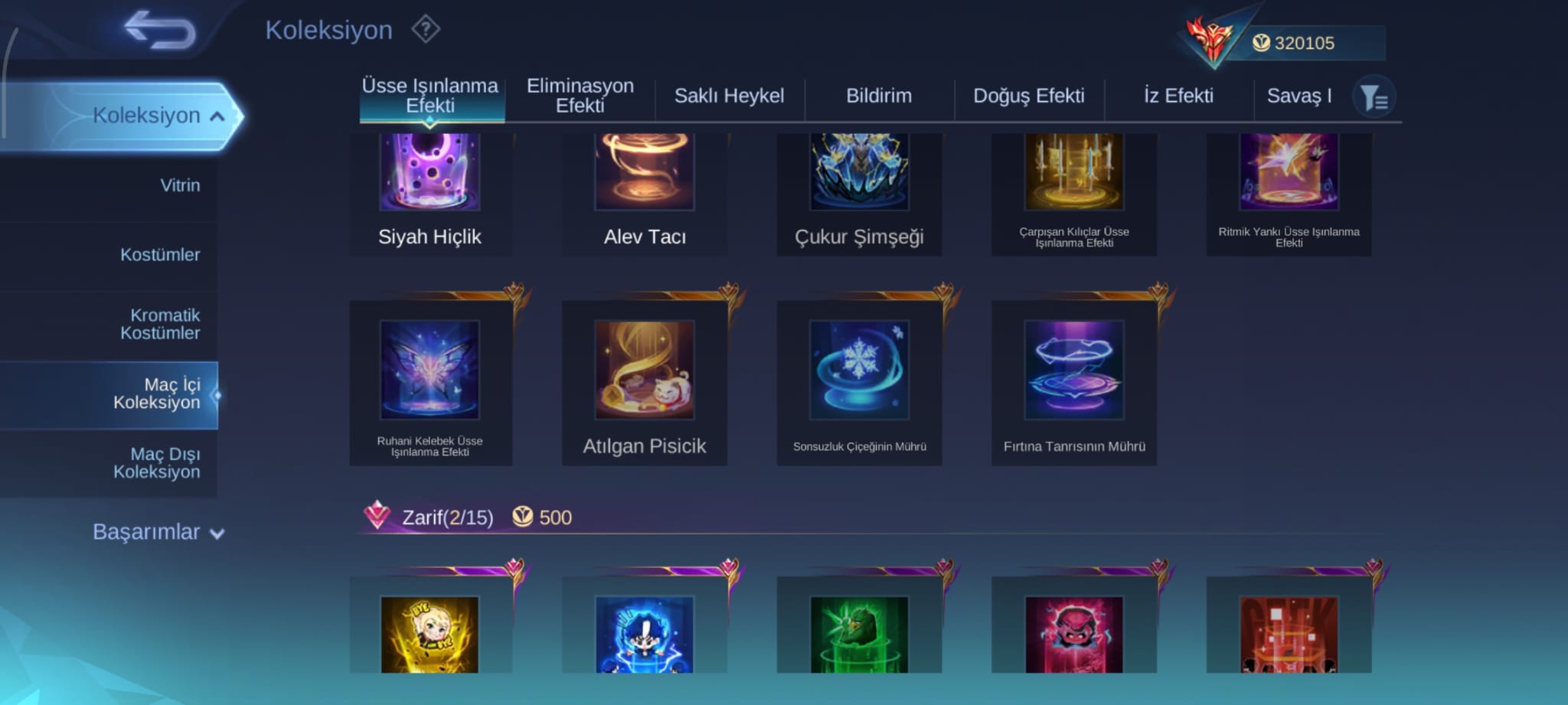Screen dimensions: 1568x705
Task: Switch to the Eliminasyon Efekti tab
Action: pyautogui.click(x=580, y=96)
